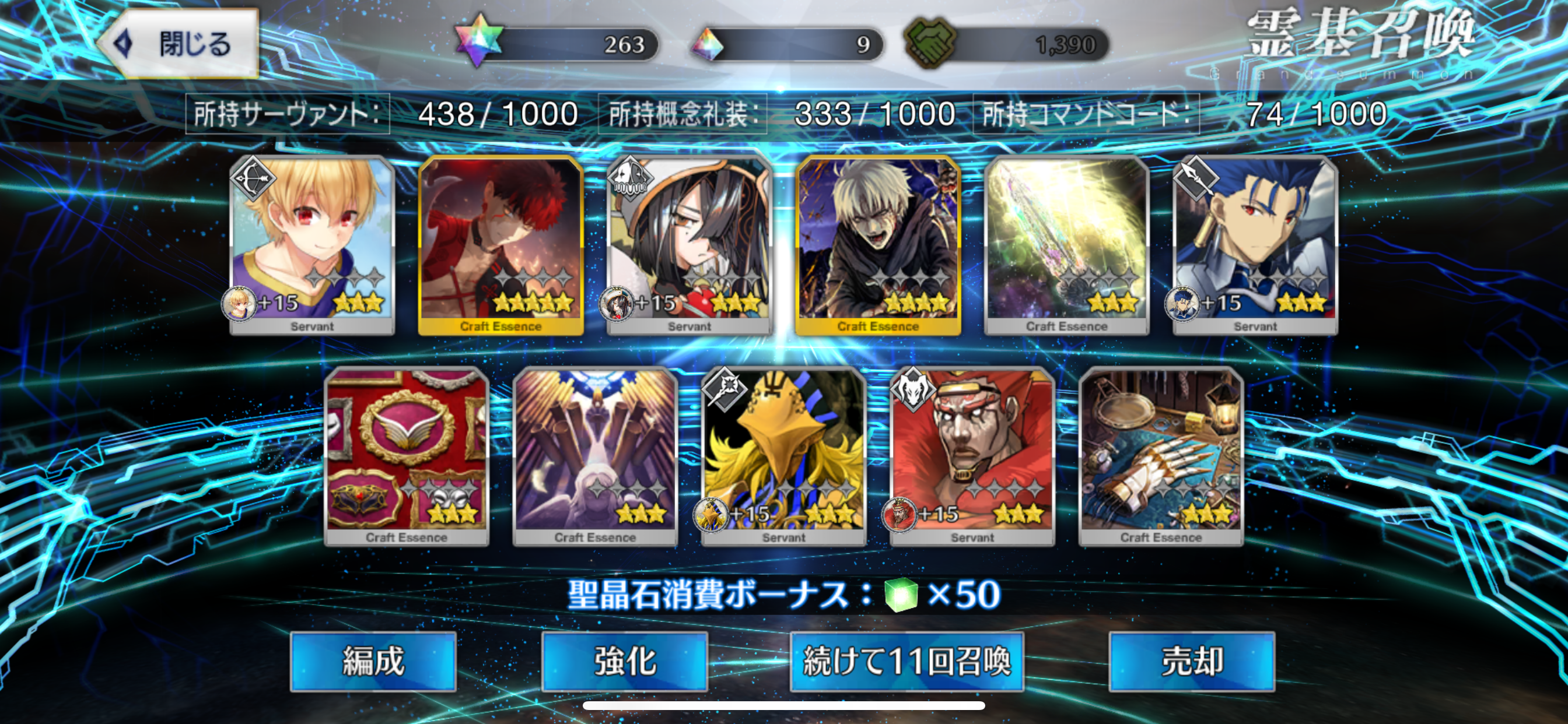The height and width of the screenshot is (724, 1568).
Task: Go to the 強化 enhancement screen
Action: [625, 660]
